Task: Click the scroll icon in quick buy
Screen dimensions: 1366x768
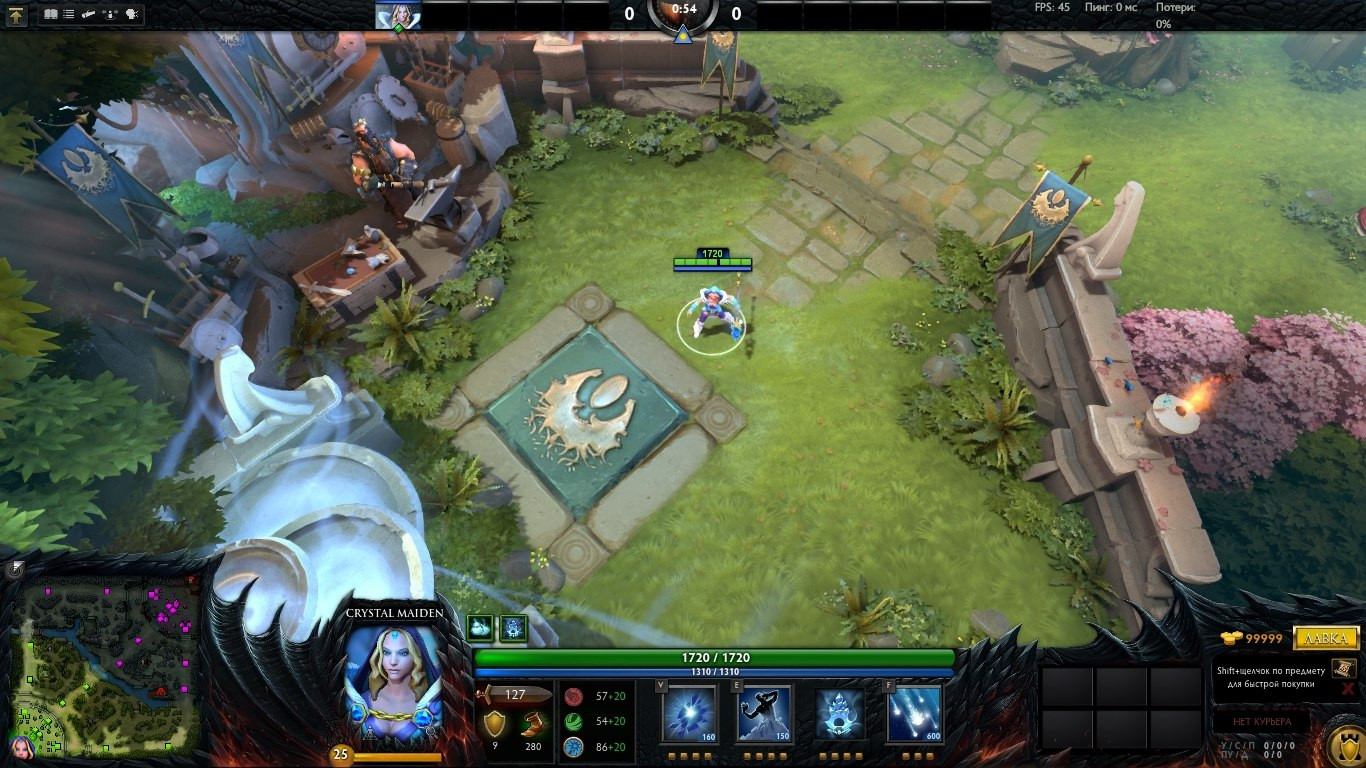Action: pos(1343,668)
